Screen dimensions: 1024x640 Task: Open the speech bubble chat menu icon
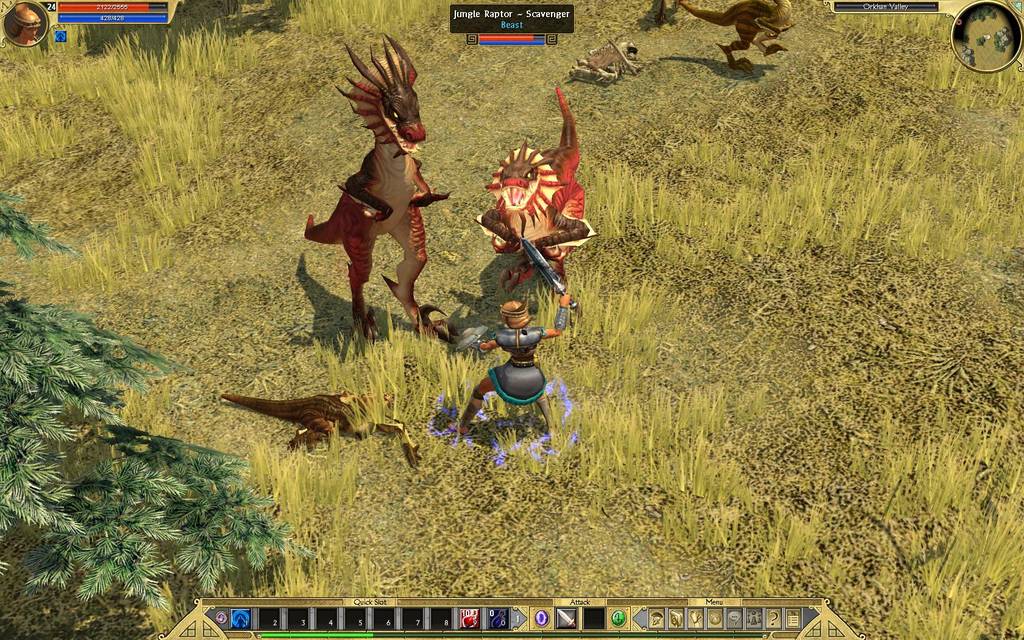click(x=735, y=619)
